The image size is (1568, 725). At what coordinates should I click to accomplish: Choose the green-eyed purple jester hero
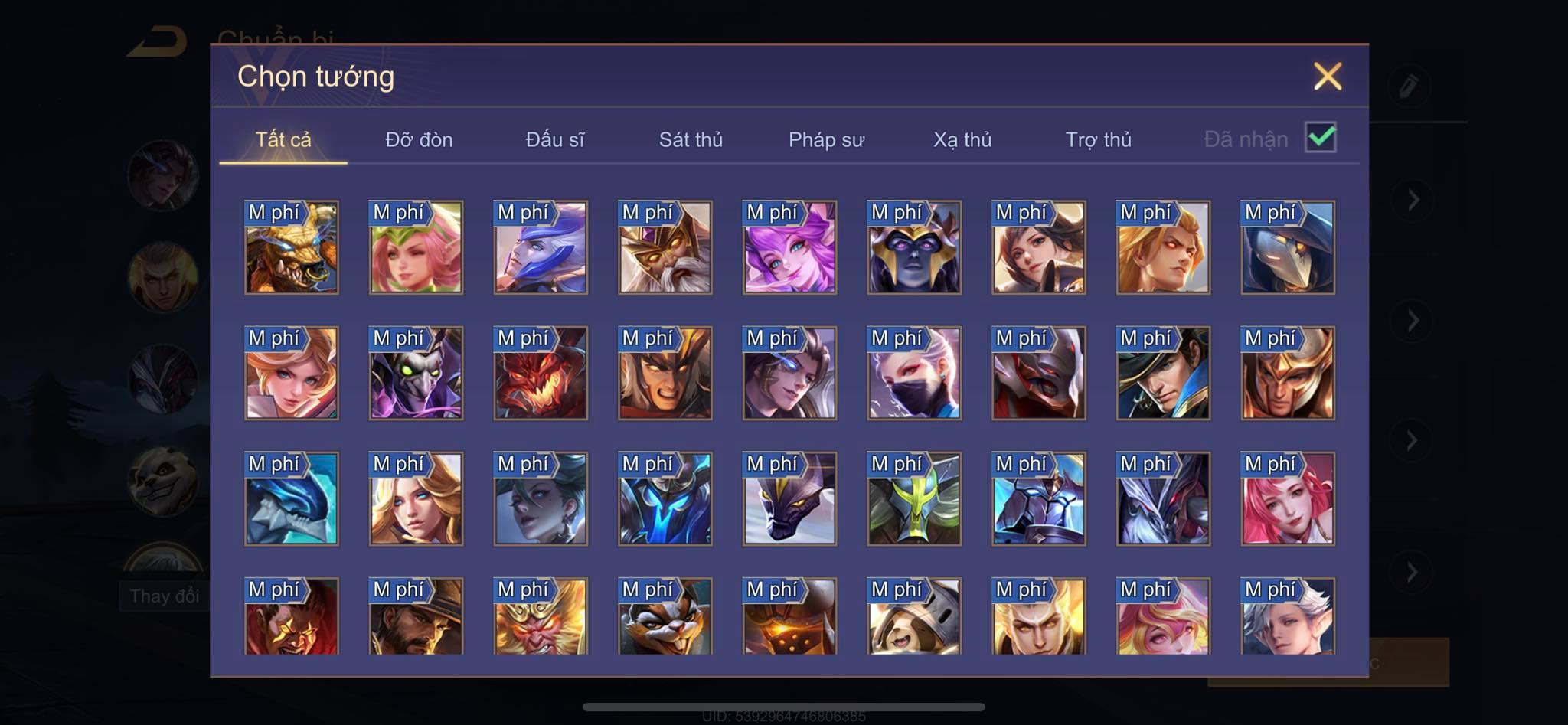416,373
